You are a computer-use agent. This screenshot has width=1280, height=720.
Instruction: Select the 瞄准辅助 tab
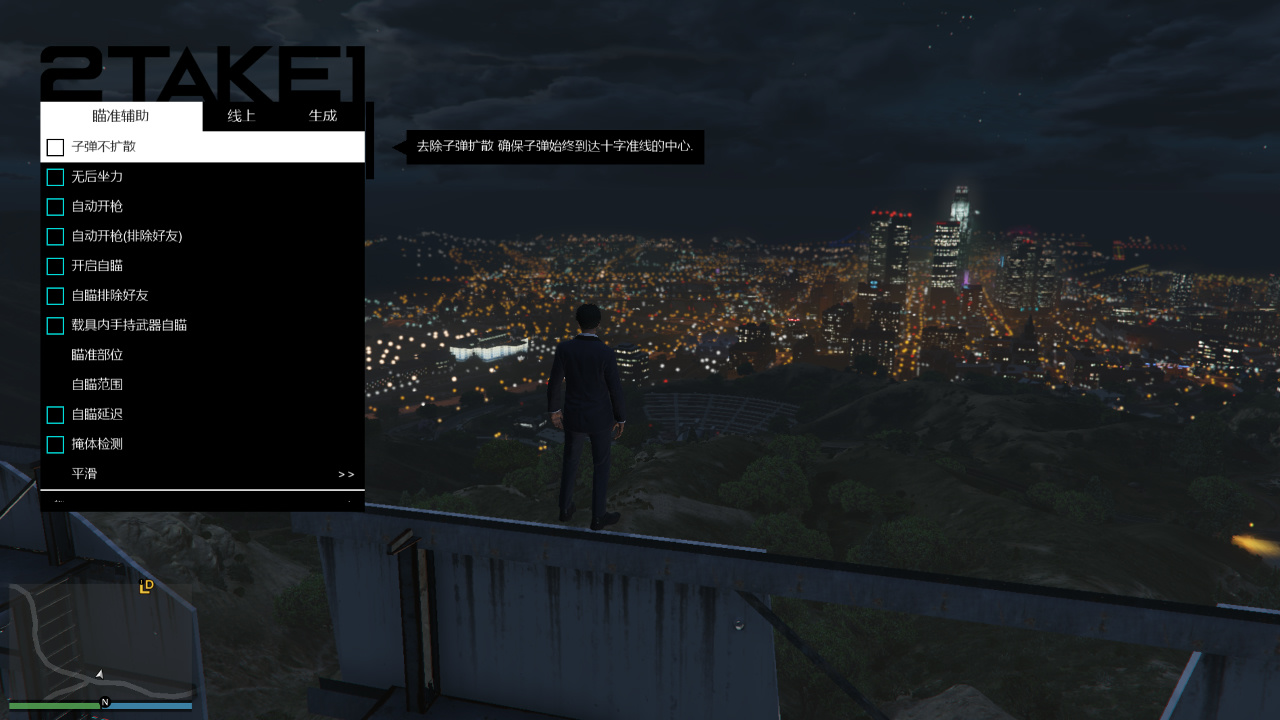(x=120, y=115)
